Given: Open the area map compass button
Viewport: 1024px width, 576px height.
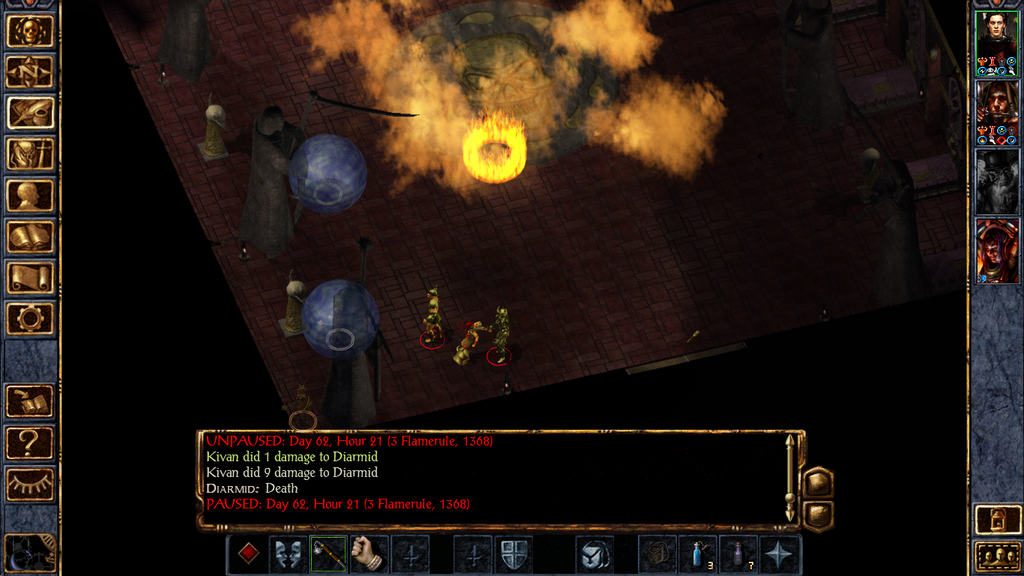Looking at the screenshot, I should tap(30, 72).
